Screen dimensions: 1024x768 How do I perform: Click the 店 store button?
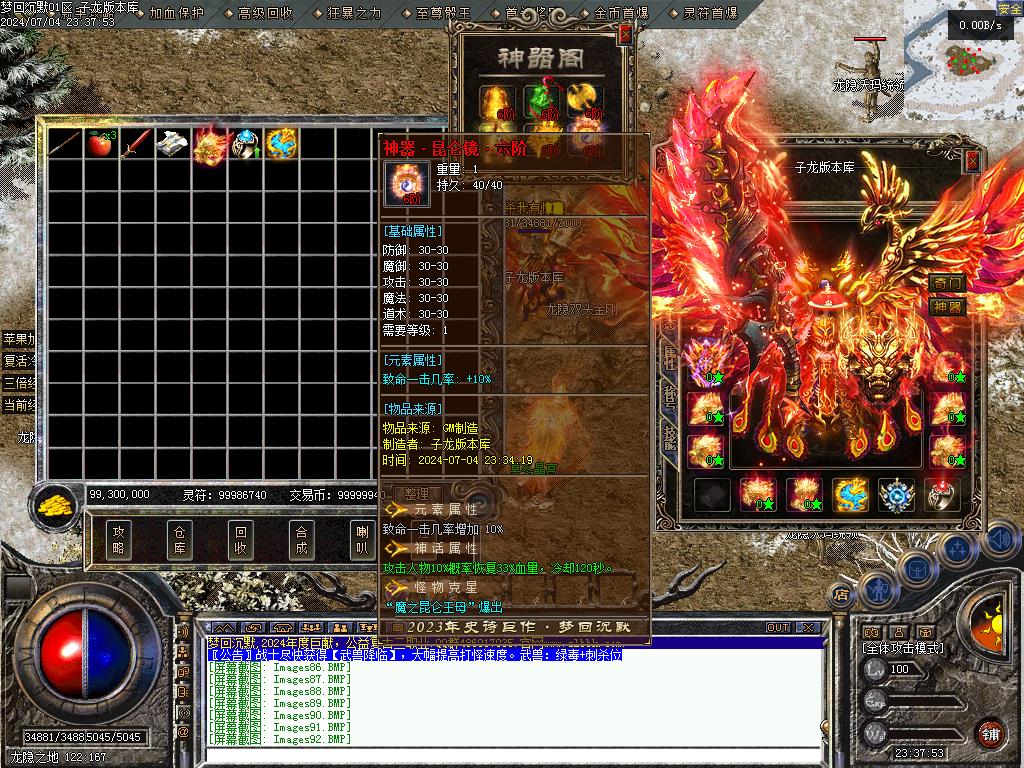coord(841,595)
